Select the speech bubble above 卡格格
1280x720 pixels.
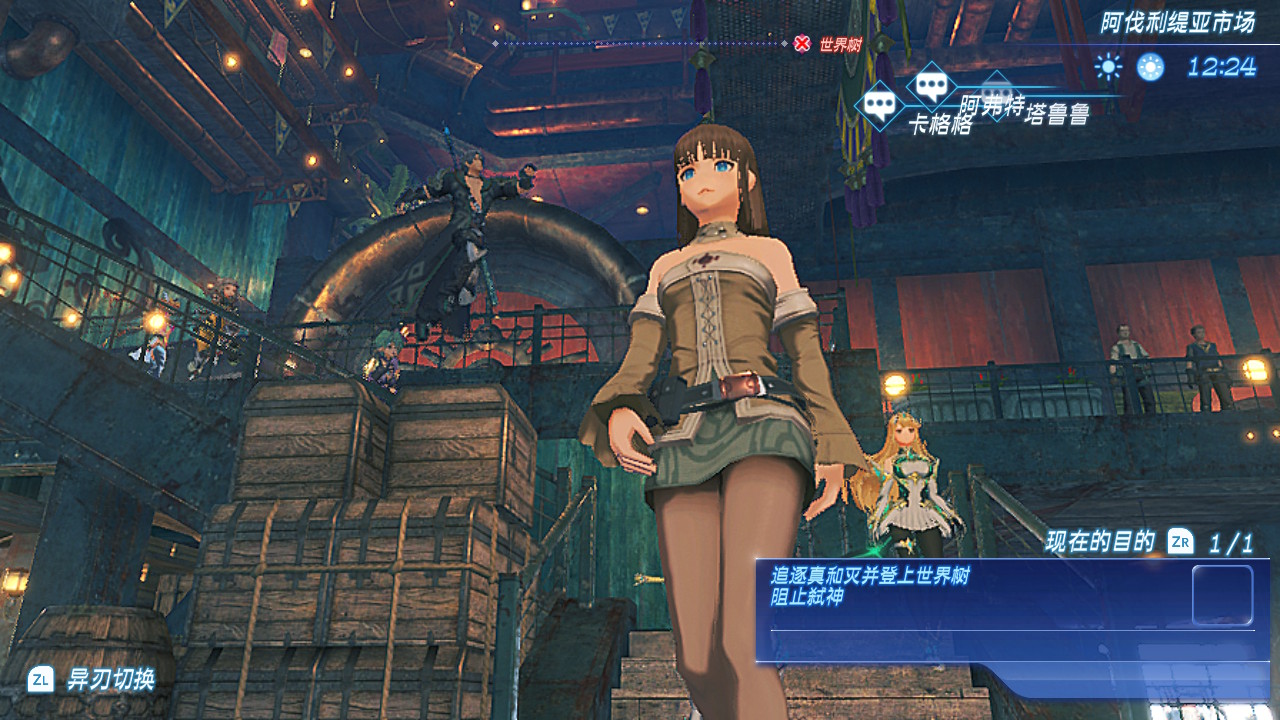(879, 104)
